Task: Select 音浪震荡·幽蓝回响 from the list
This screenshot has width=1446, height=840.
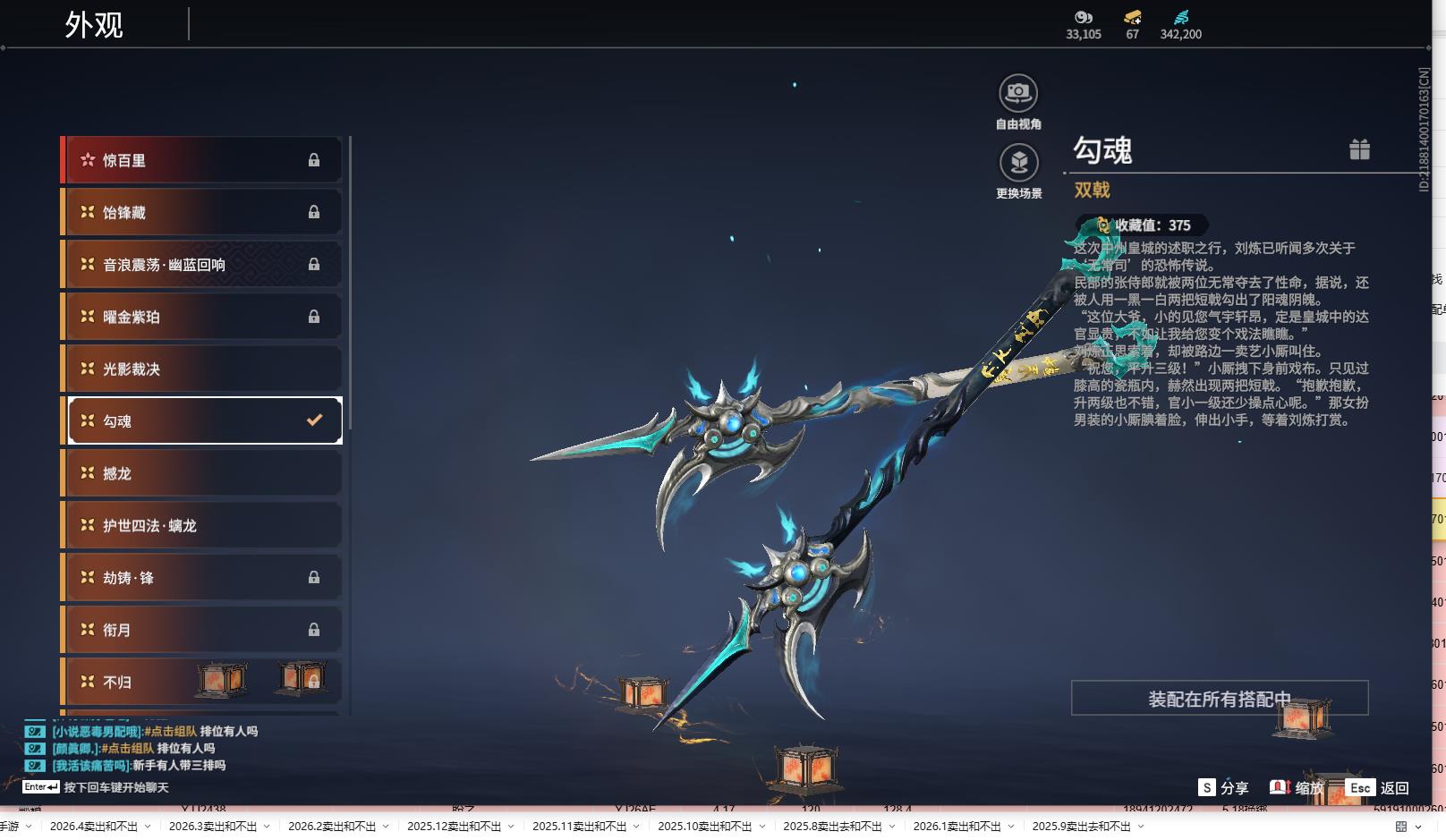Action: click(201, 265)
